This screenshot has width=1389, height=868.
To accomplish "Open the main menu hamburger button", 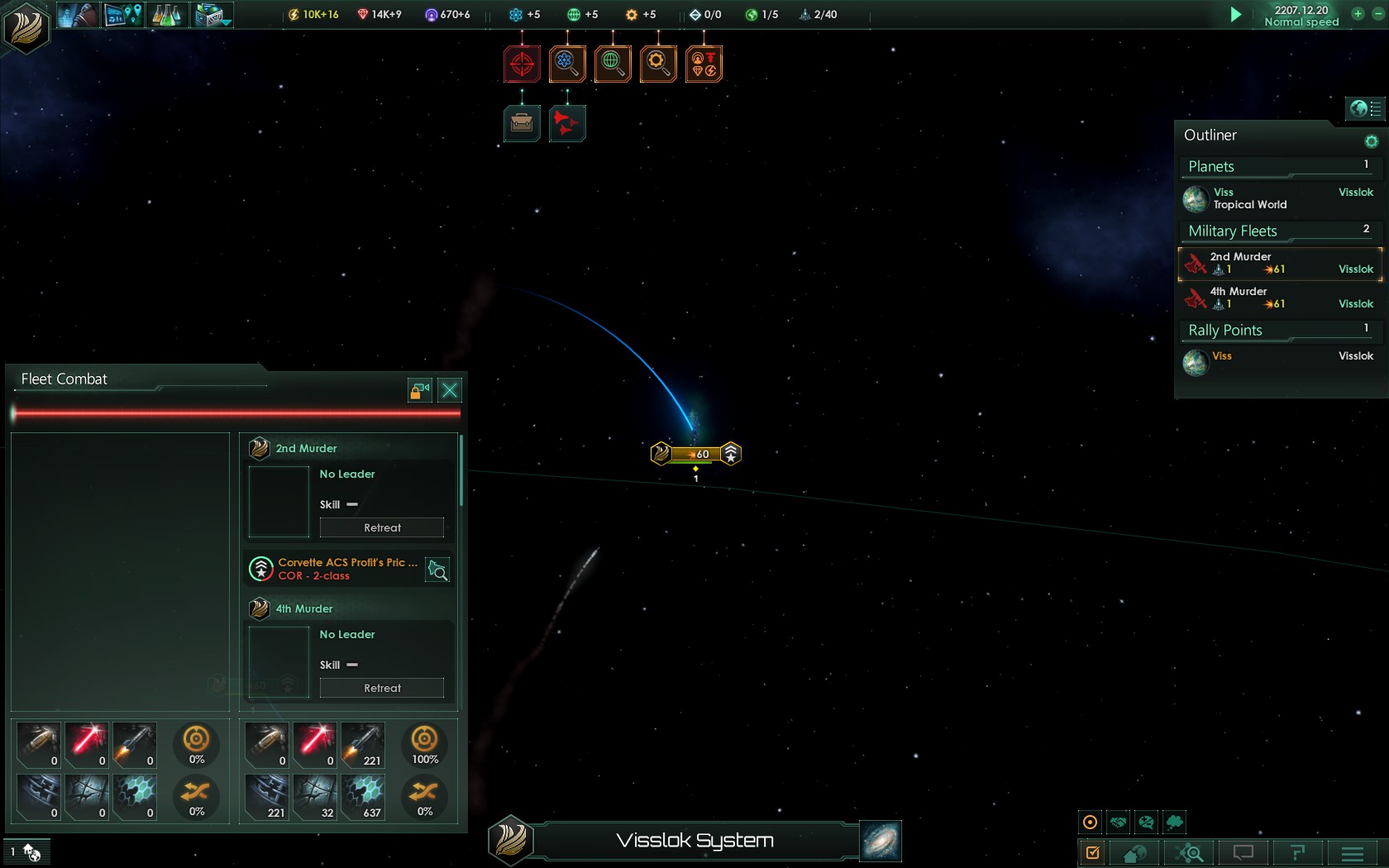I will (1353, 852).
